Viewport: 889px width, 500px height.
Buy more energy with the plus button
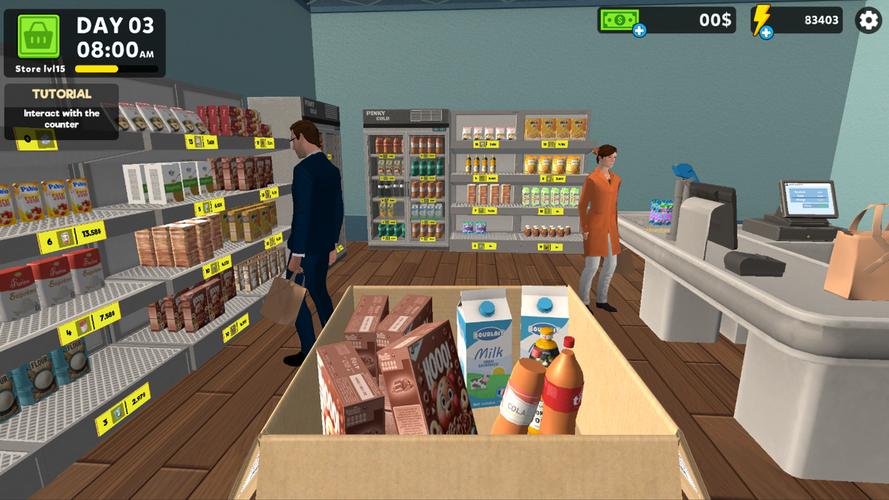[x=766, y=32]
